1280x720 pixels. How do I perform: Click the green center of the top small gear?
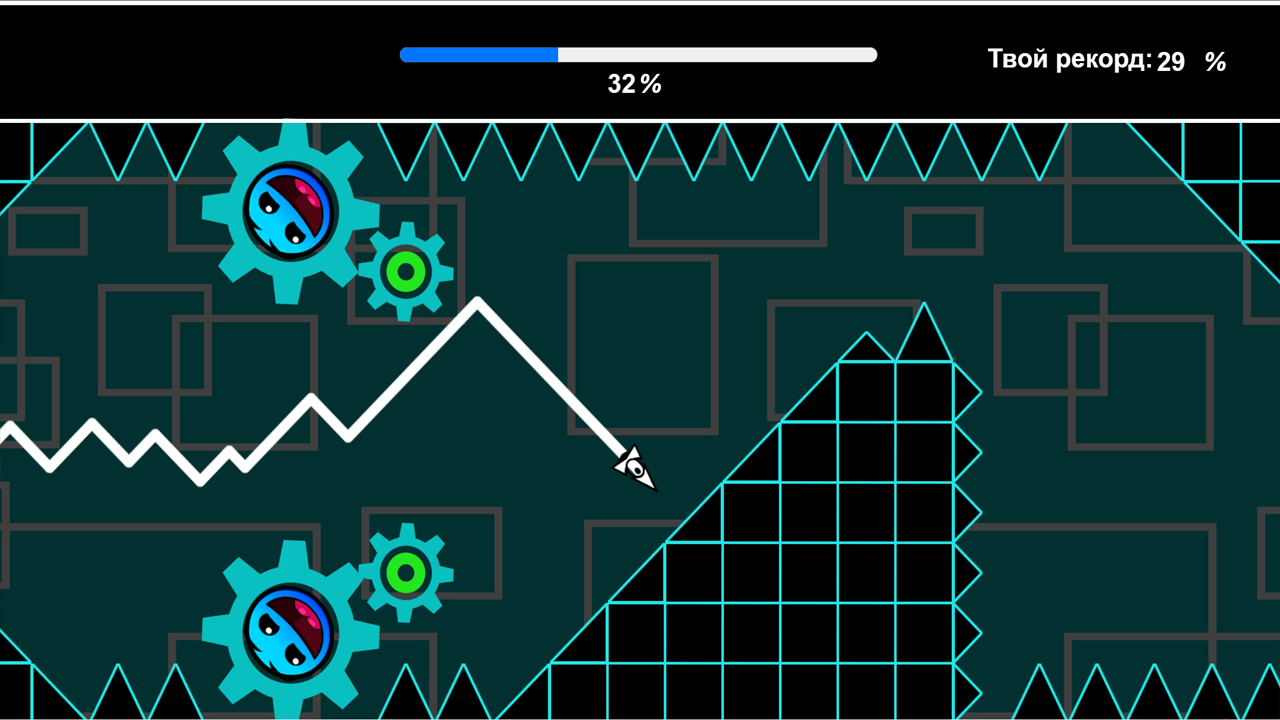point(404,268)
